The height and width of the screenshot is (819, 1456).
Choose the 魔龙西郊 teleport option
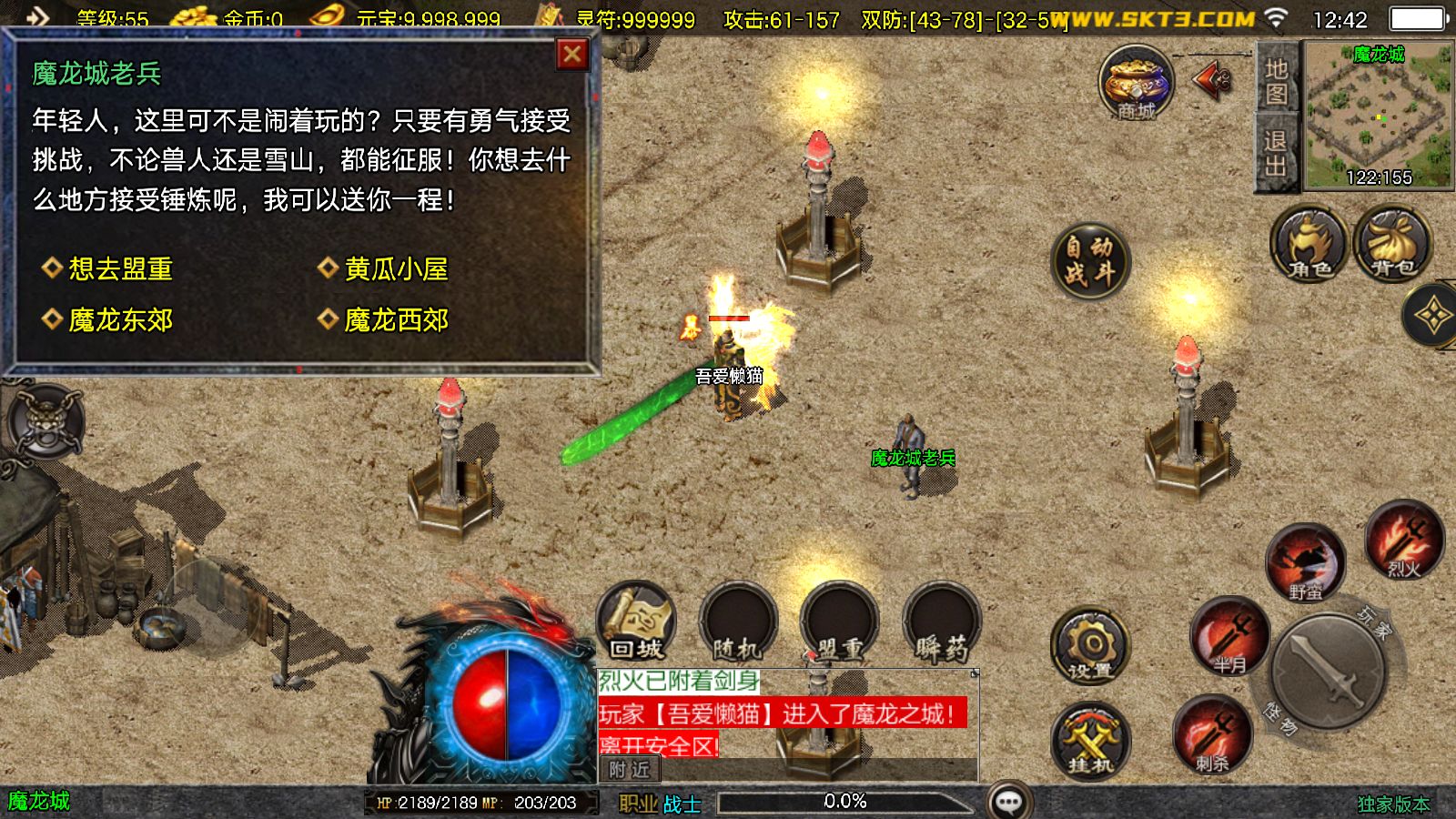tap(393, 320)
